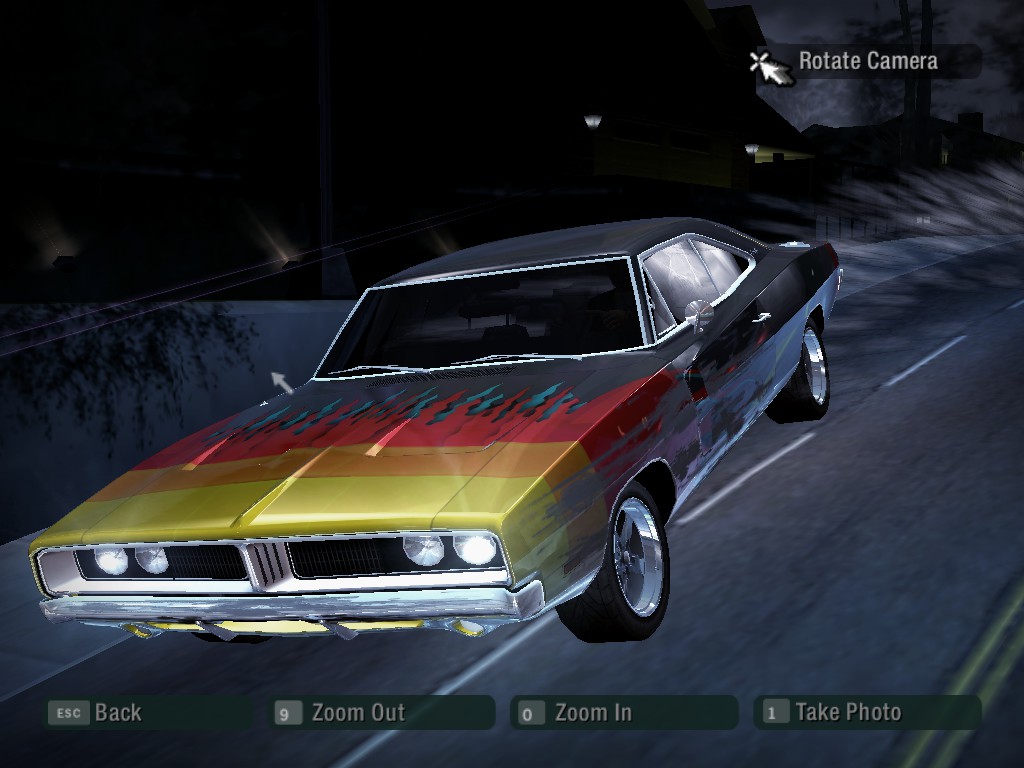Zoom Out the photo camera

357,713
